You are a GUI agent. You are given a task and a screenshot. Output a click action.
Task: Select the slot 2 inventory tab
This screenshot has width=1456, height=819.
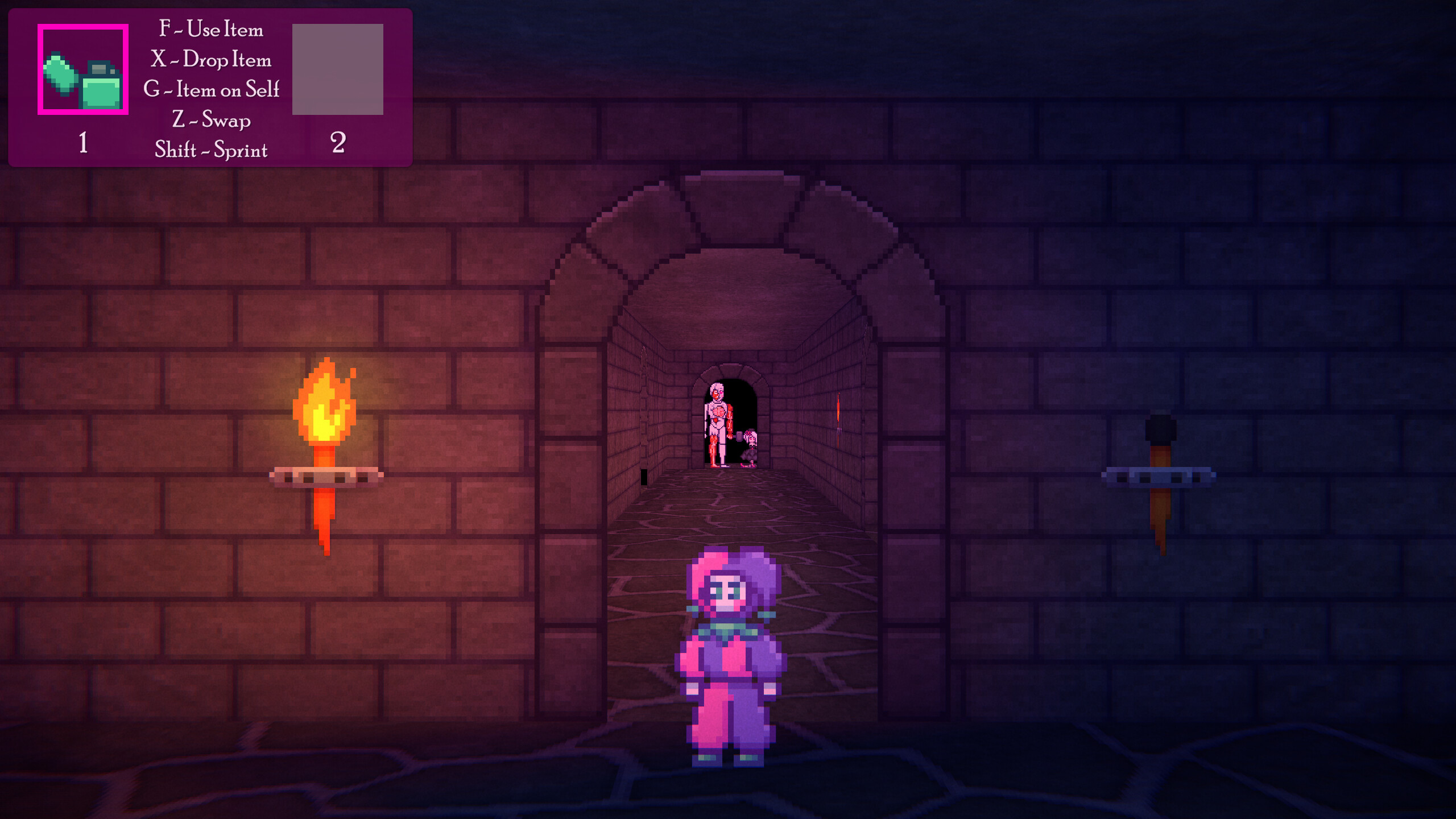339,142
